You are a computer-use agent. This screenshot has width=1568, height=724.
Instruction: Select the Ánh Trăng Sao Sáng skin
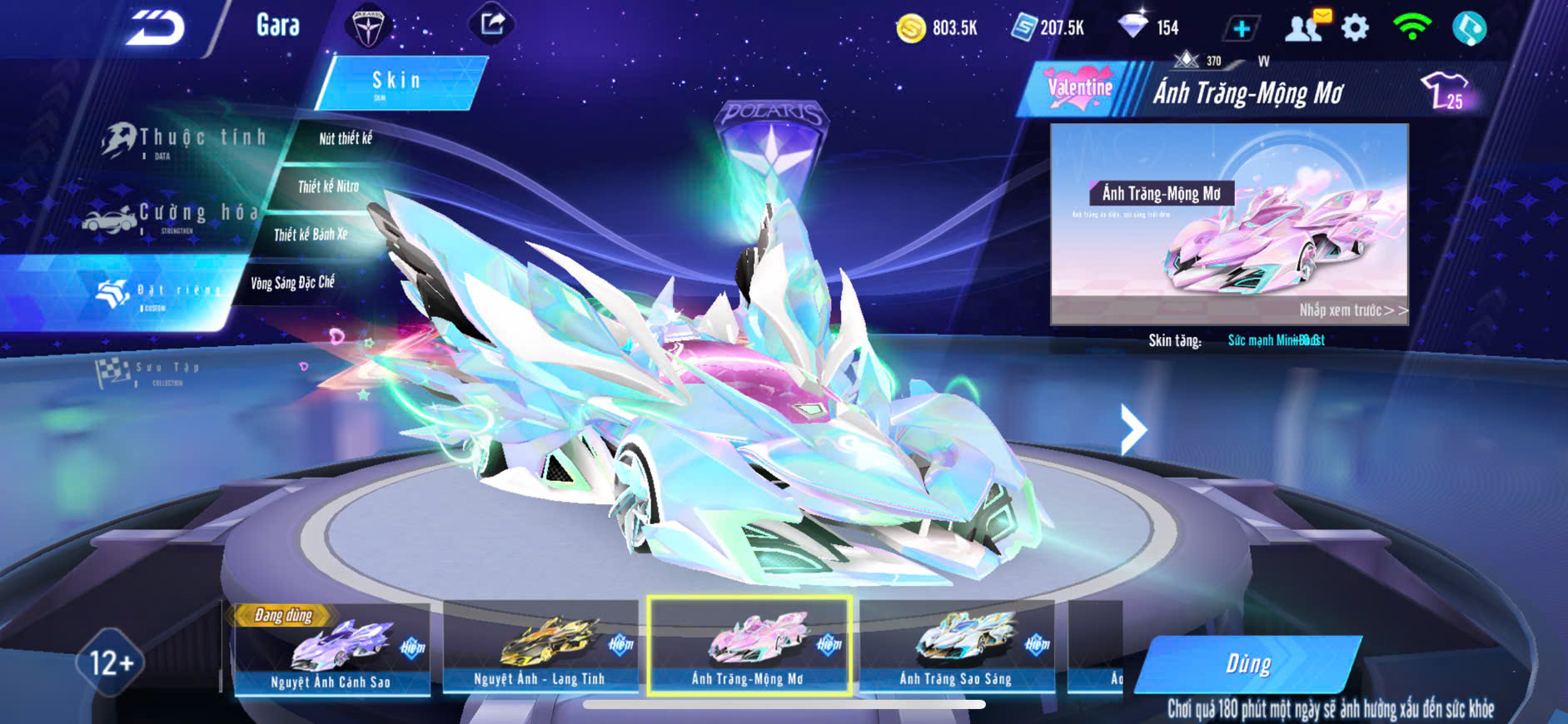click(956, 647)
